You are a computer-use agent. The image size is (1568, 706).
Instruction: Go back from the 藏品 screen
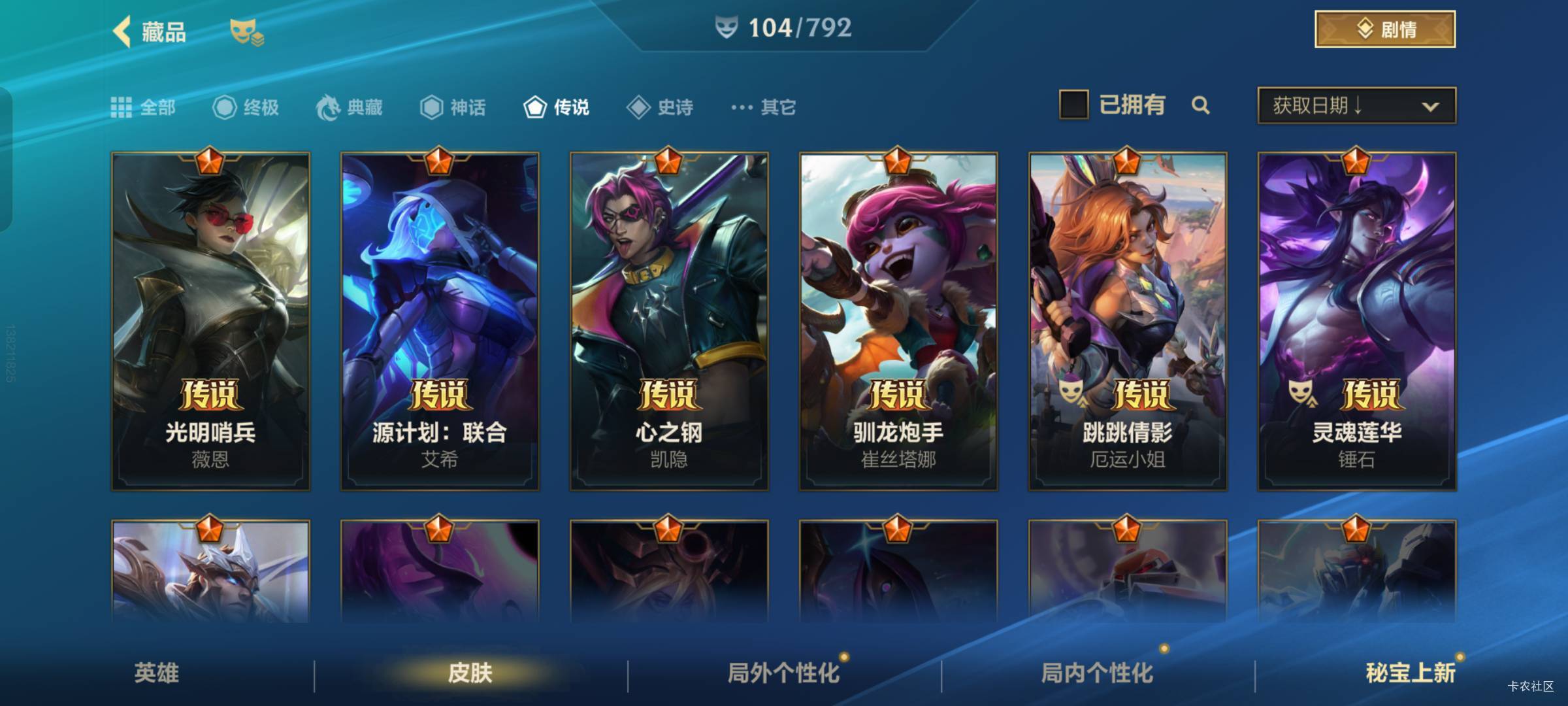(122, 31)
